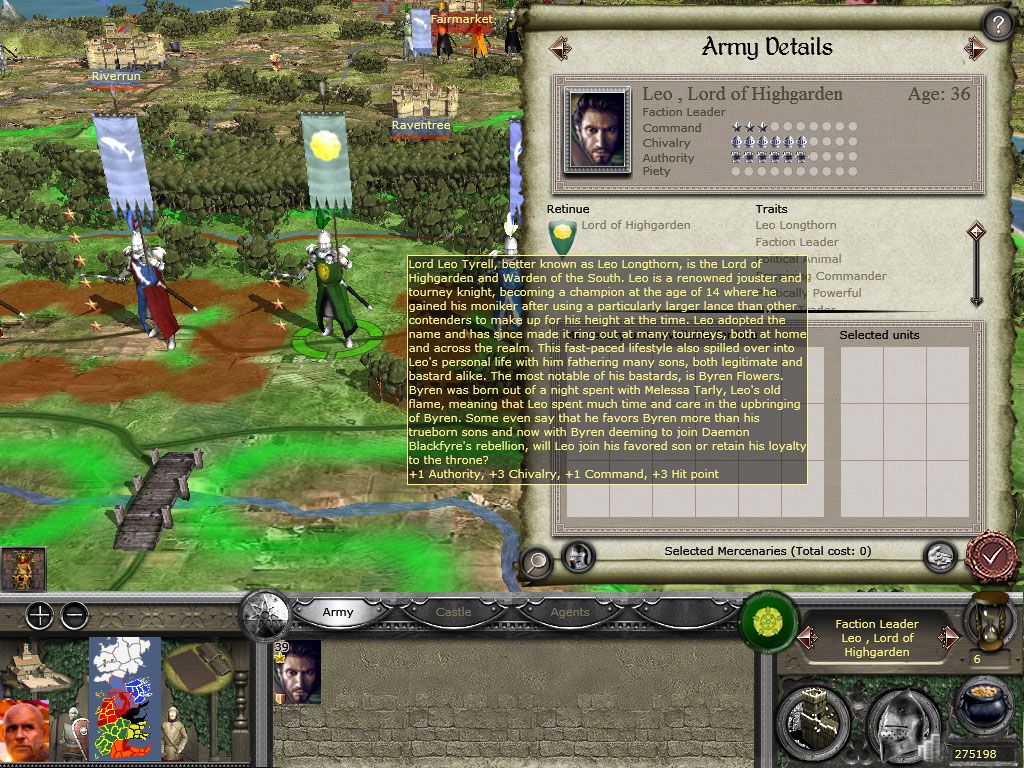The image size is (1024, 768).
Task: Switch to the Army tab
Action: point(337,612)
